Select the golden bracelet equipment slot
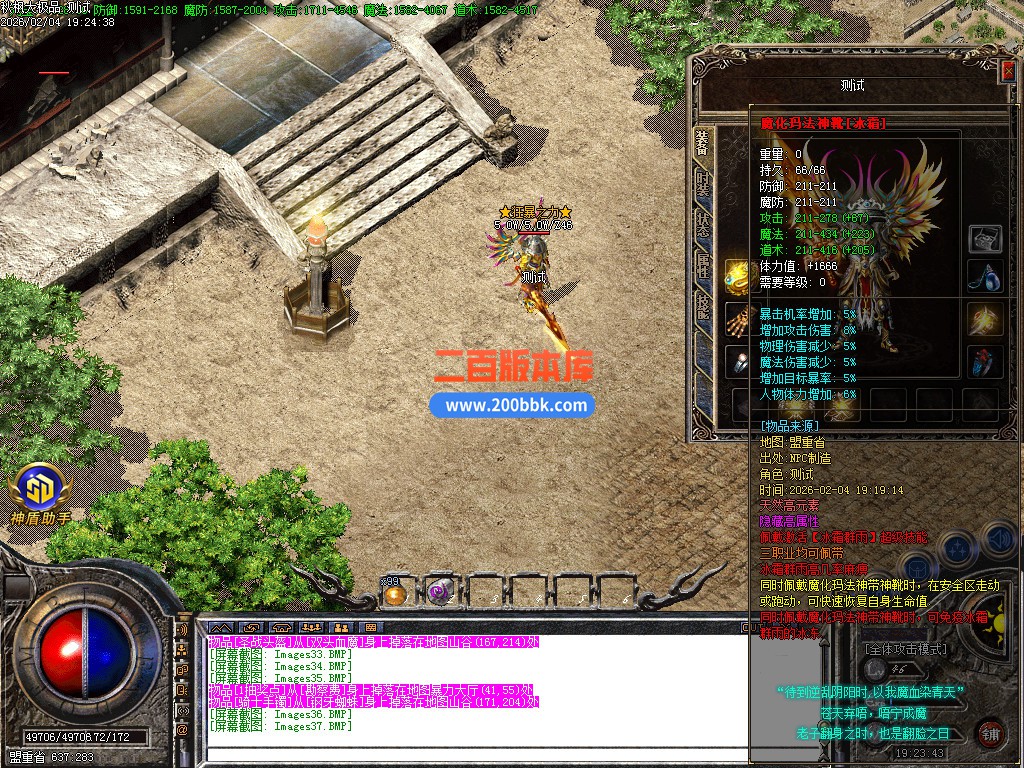This screenshot has height=768, width=1024. pos(738,276)
